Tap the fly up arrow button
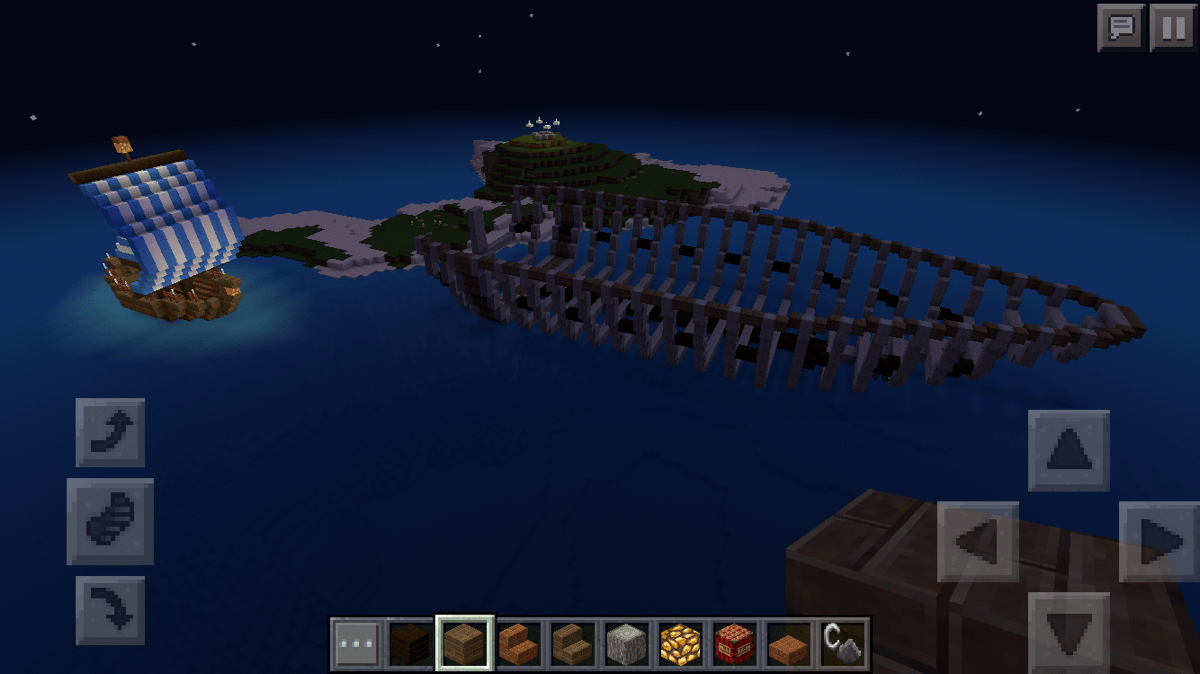1200x674 pixels. click(x=110, y=432)
